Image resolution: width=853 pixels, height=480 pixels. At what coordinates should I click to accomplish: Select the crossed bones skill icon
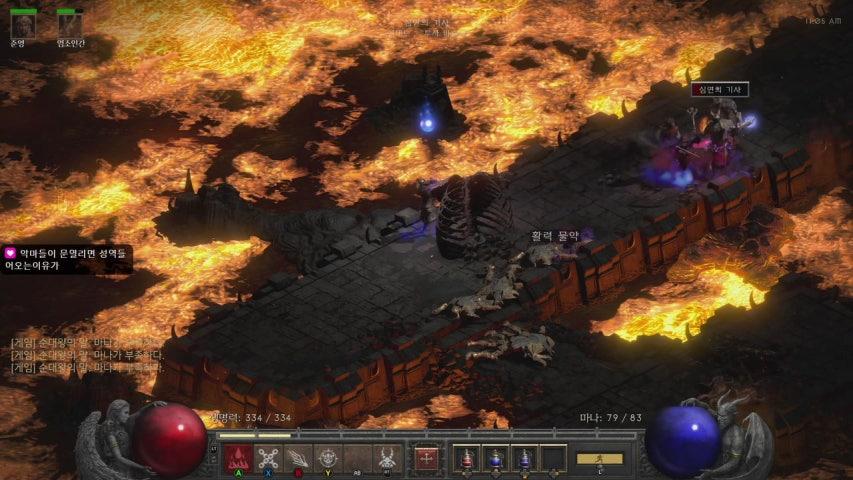pos(268,458)
